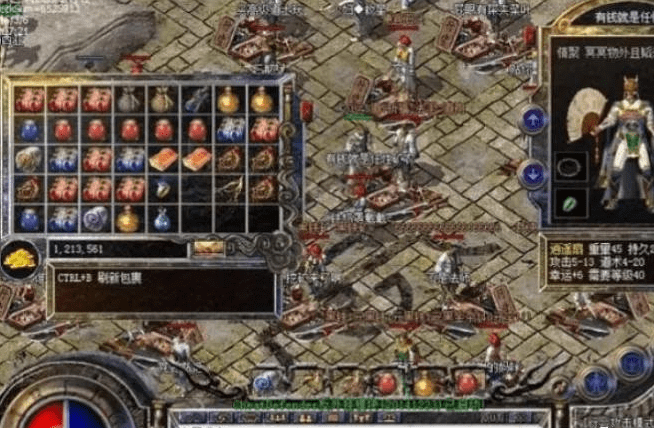Select the grey sack in the bag
Image resolution: width=654 pixels, height=428 pixels.
[129, 100]
